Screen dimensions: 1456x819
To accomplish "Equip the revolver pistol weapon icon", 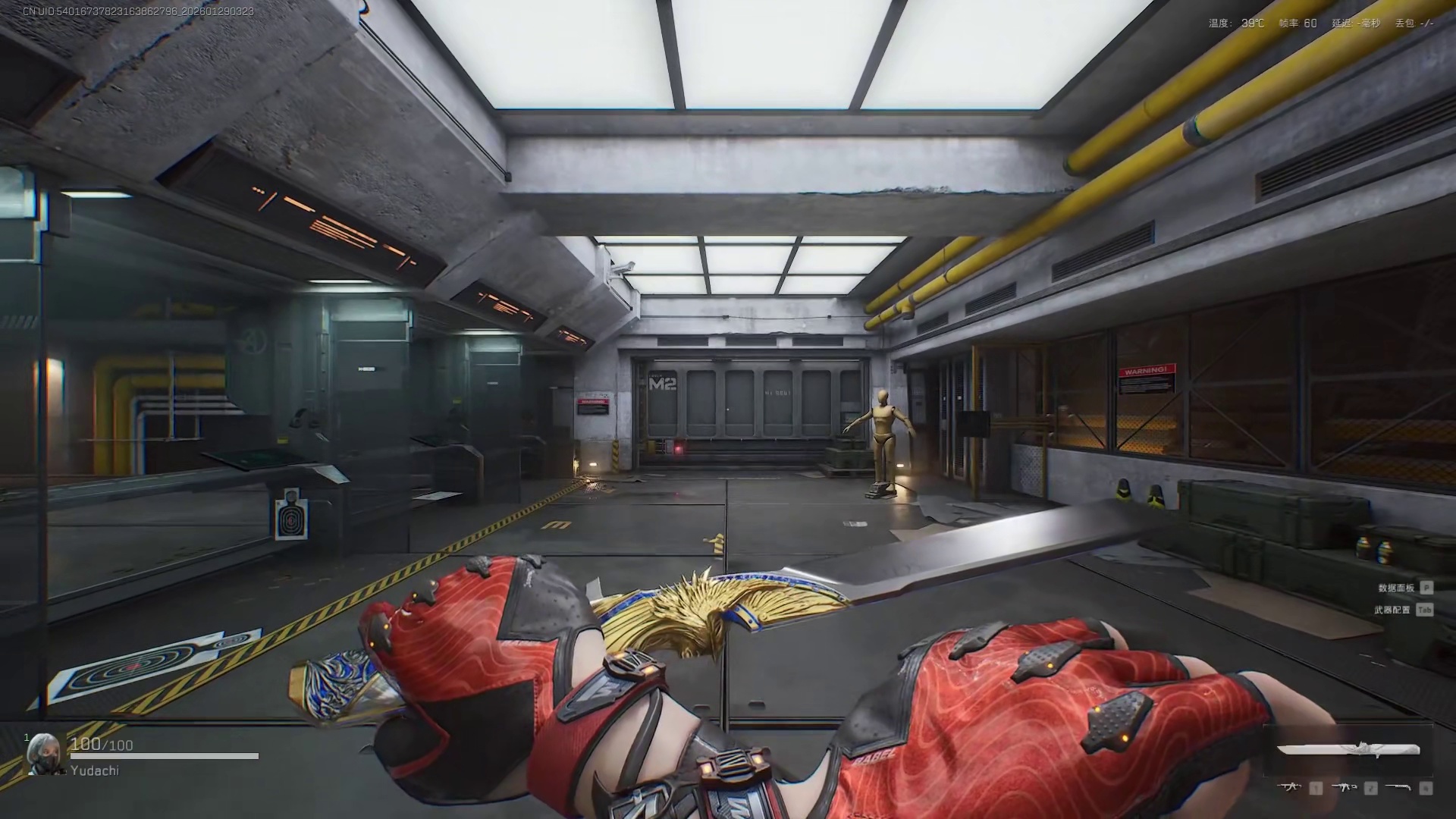I will point(1398,787).
